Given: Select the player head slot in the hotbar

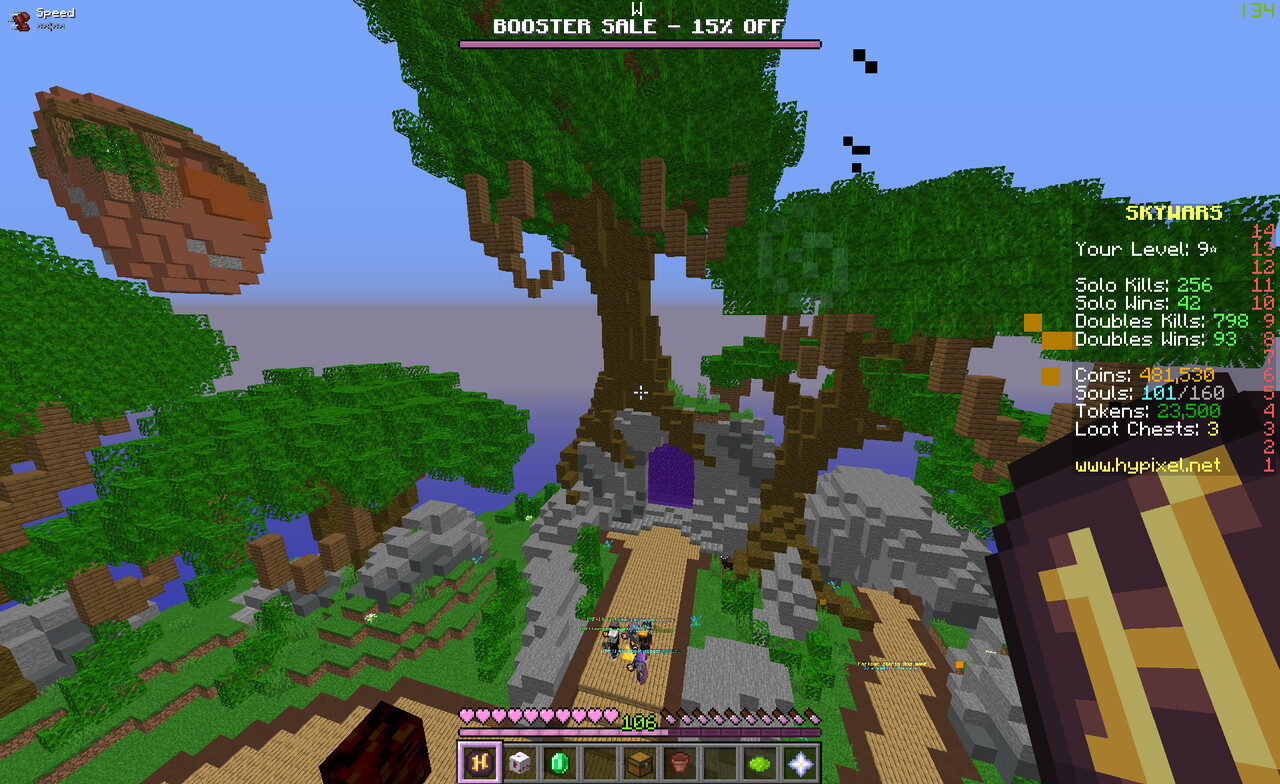Looking at the screenshot, I should pyautogui.click(x=519, y=762).
